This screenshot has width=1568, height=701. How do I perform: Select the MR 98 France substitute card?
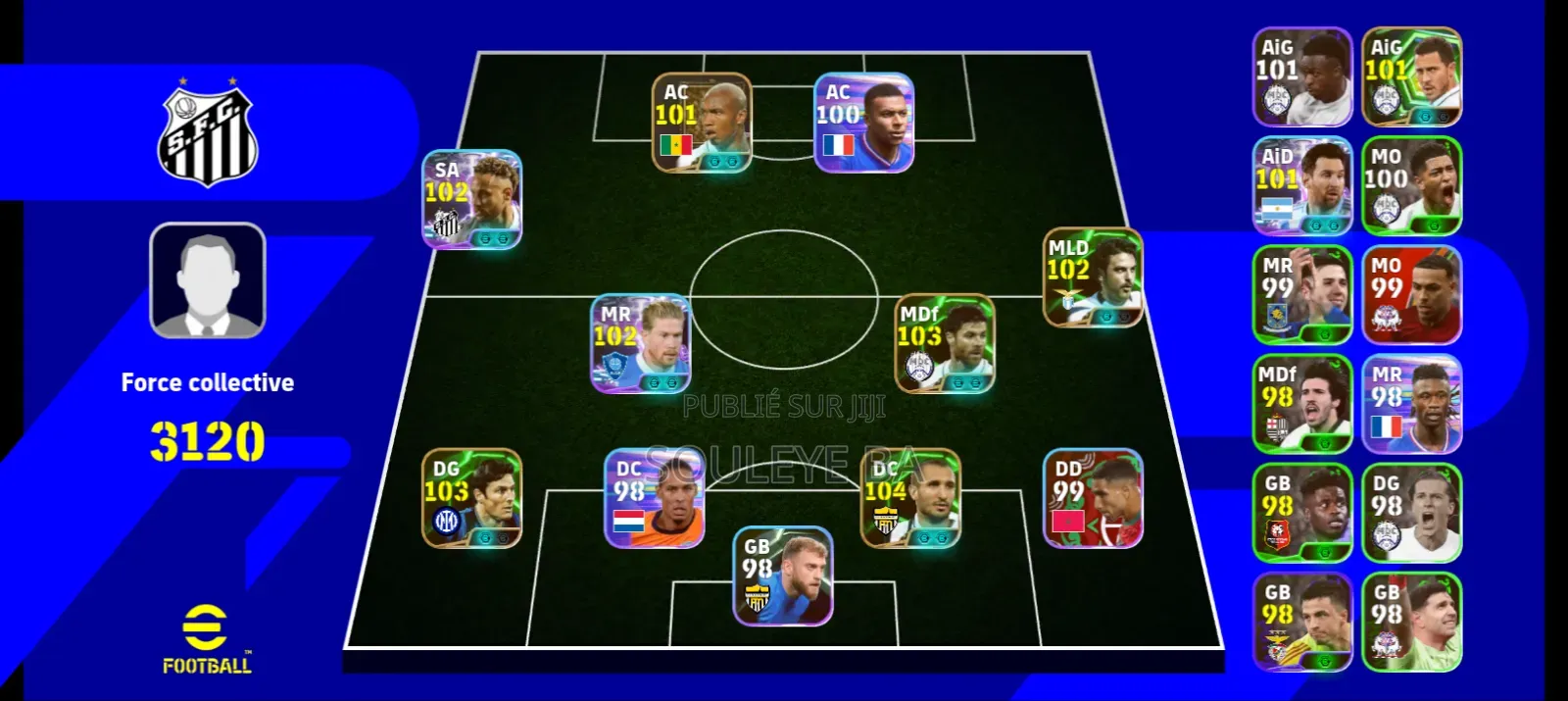1411,404
